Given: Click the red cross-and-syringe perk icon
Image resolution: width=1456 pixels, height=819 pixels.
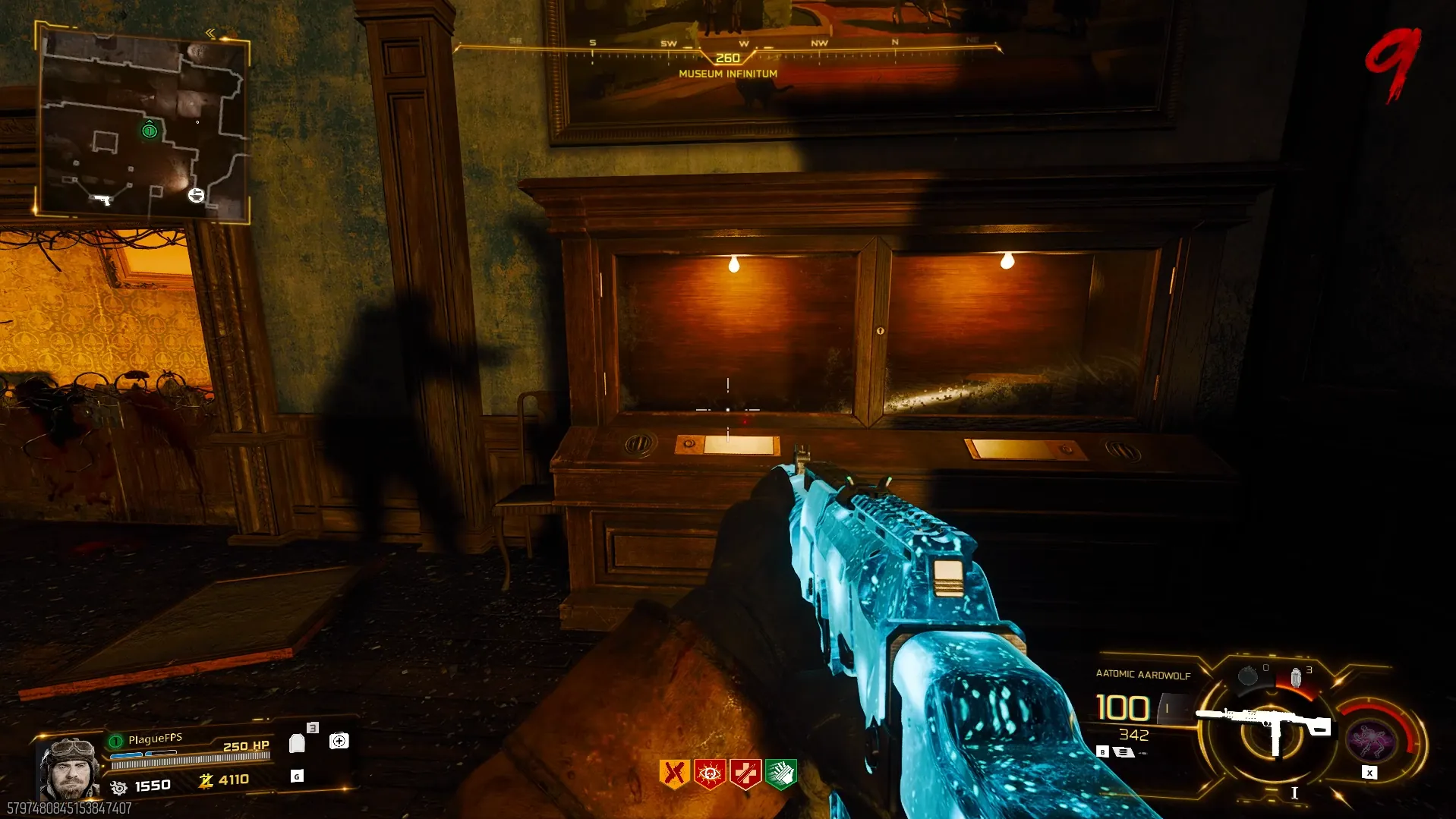Looking at the screenshot, I should tap(745, 774).
